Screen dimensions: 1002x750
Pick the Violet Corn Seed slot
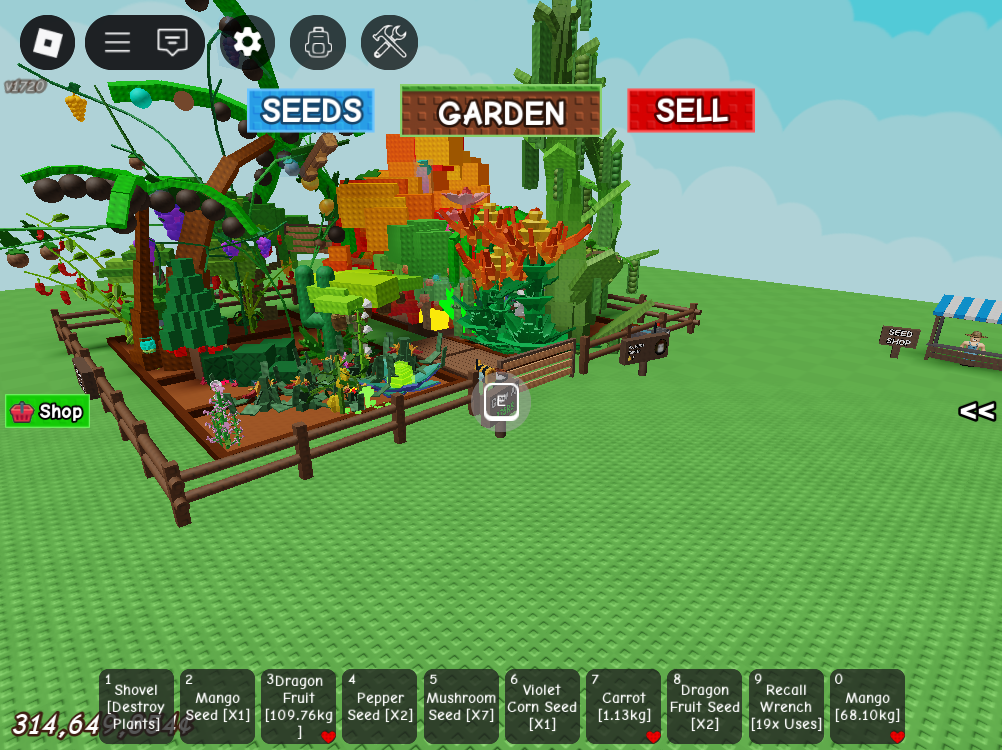[x=542, y=706]
